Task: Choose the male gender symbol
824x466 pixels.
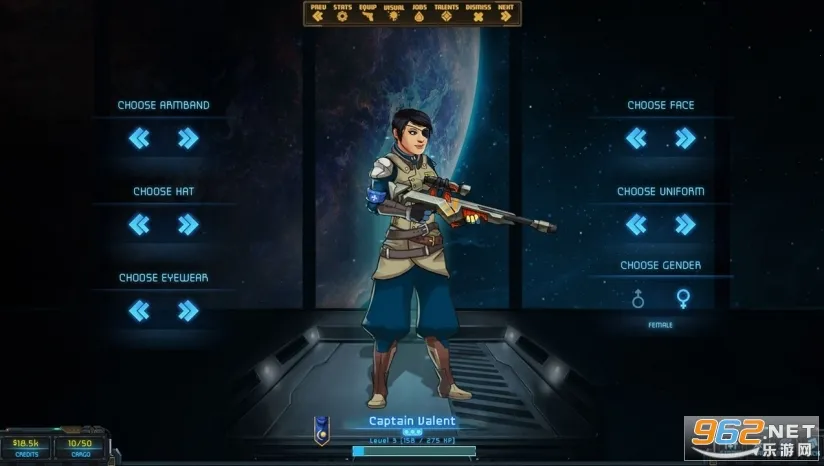Action: click(637, 298)
